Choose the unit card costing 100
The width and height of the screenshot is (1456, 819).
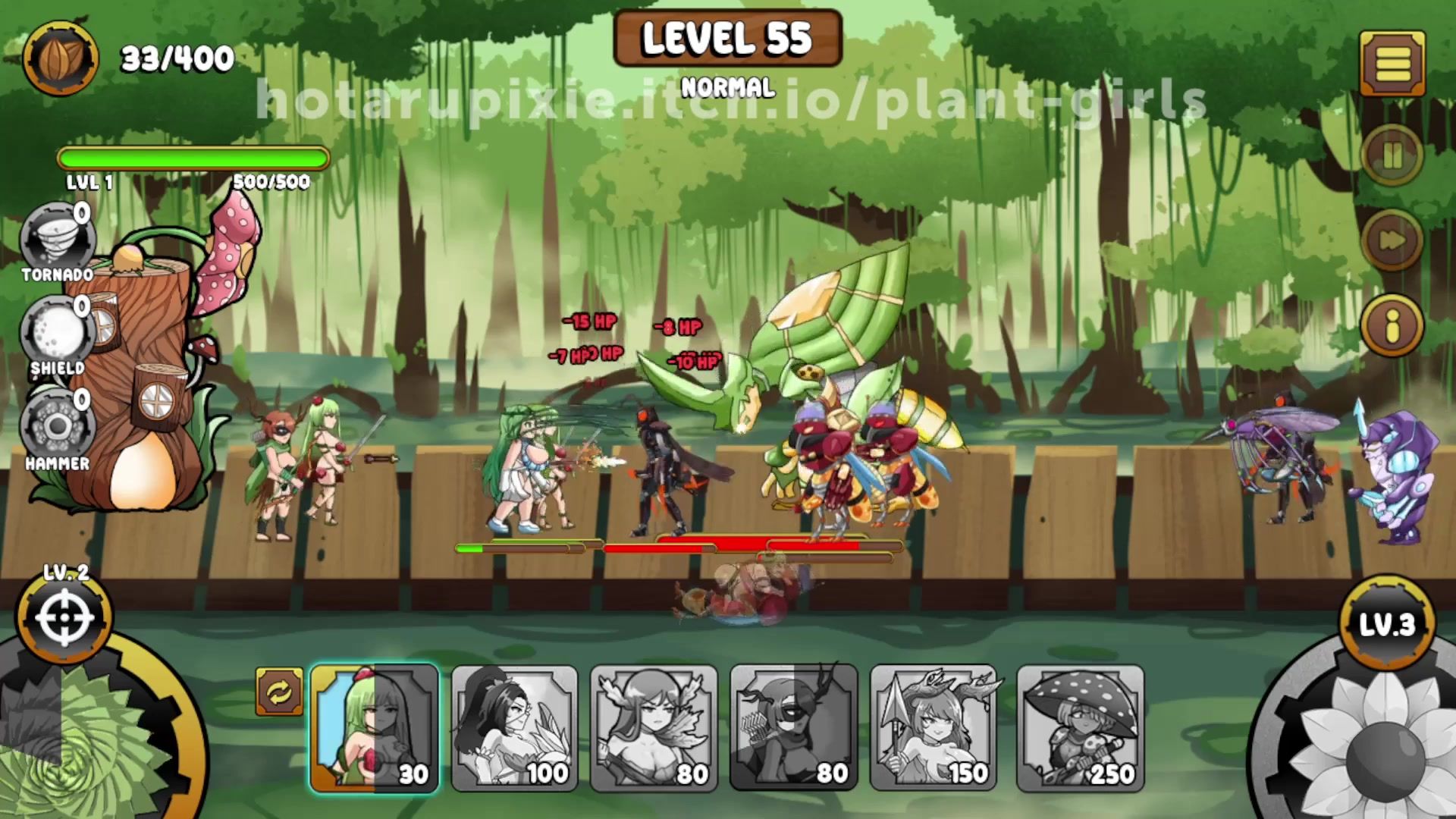[x=514, y=728]
